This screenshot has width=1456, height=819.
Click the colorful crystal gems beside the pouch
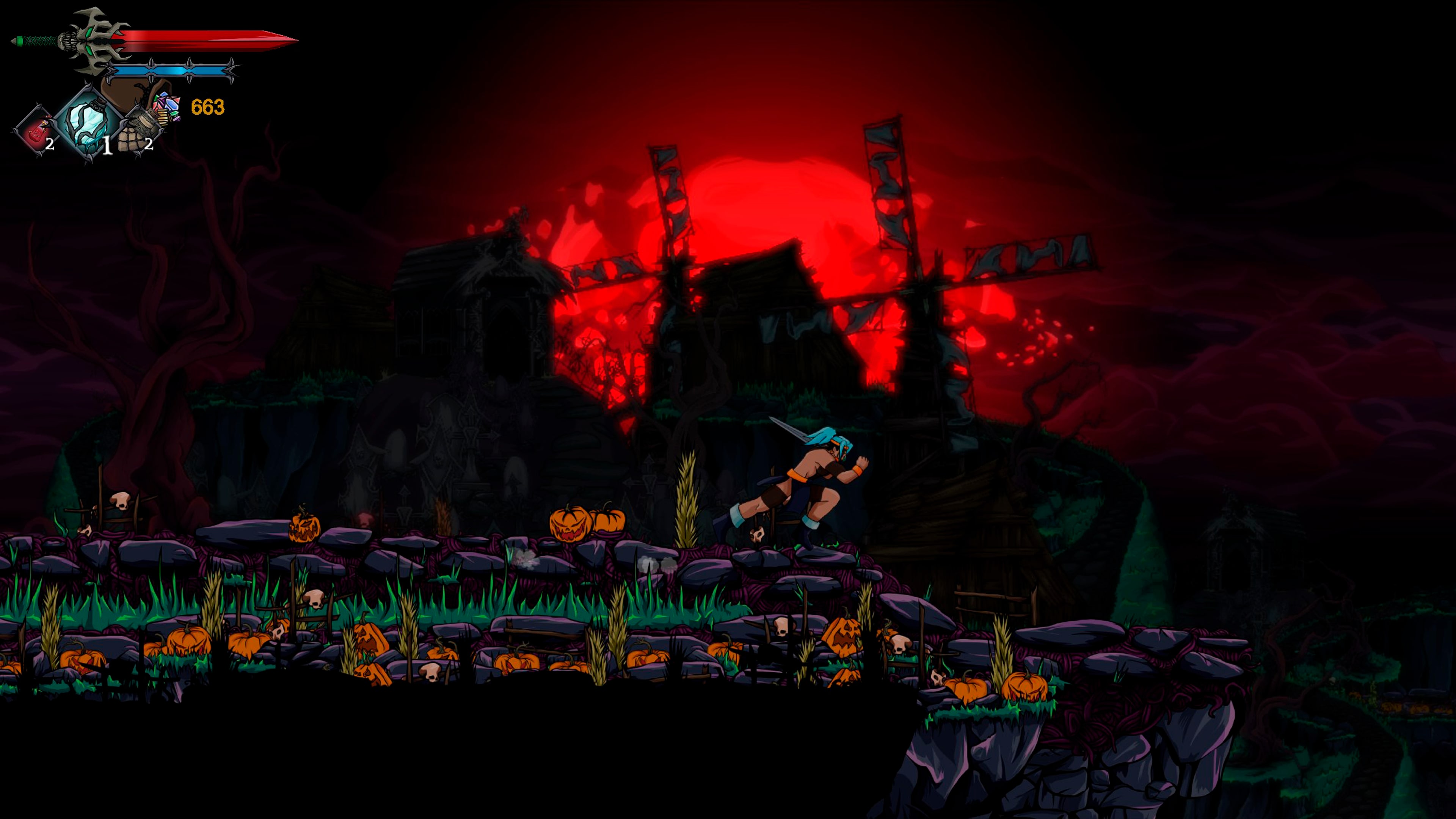pos(166,105)
